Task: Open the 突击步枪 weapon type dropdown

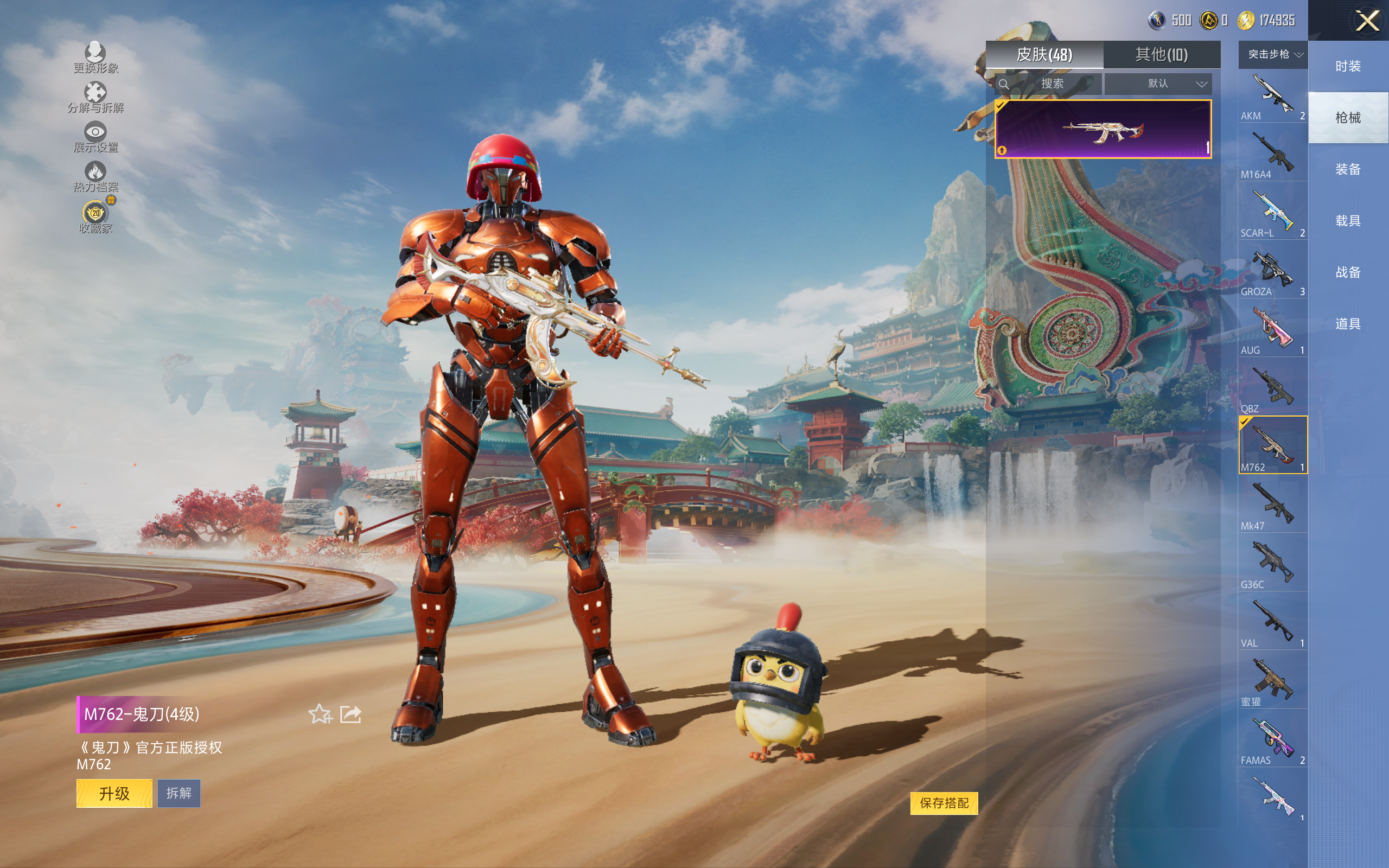Action: 1273,55
